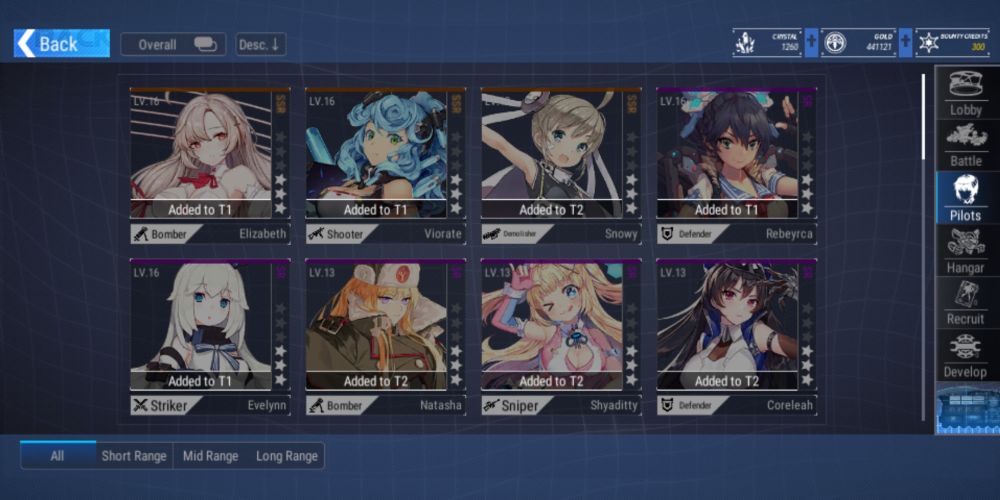Toggle the Desc. sort order
The image size is (1000, 500).
pos(261,44)
